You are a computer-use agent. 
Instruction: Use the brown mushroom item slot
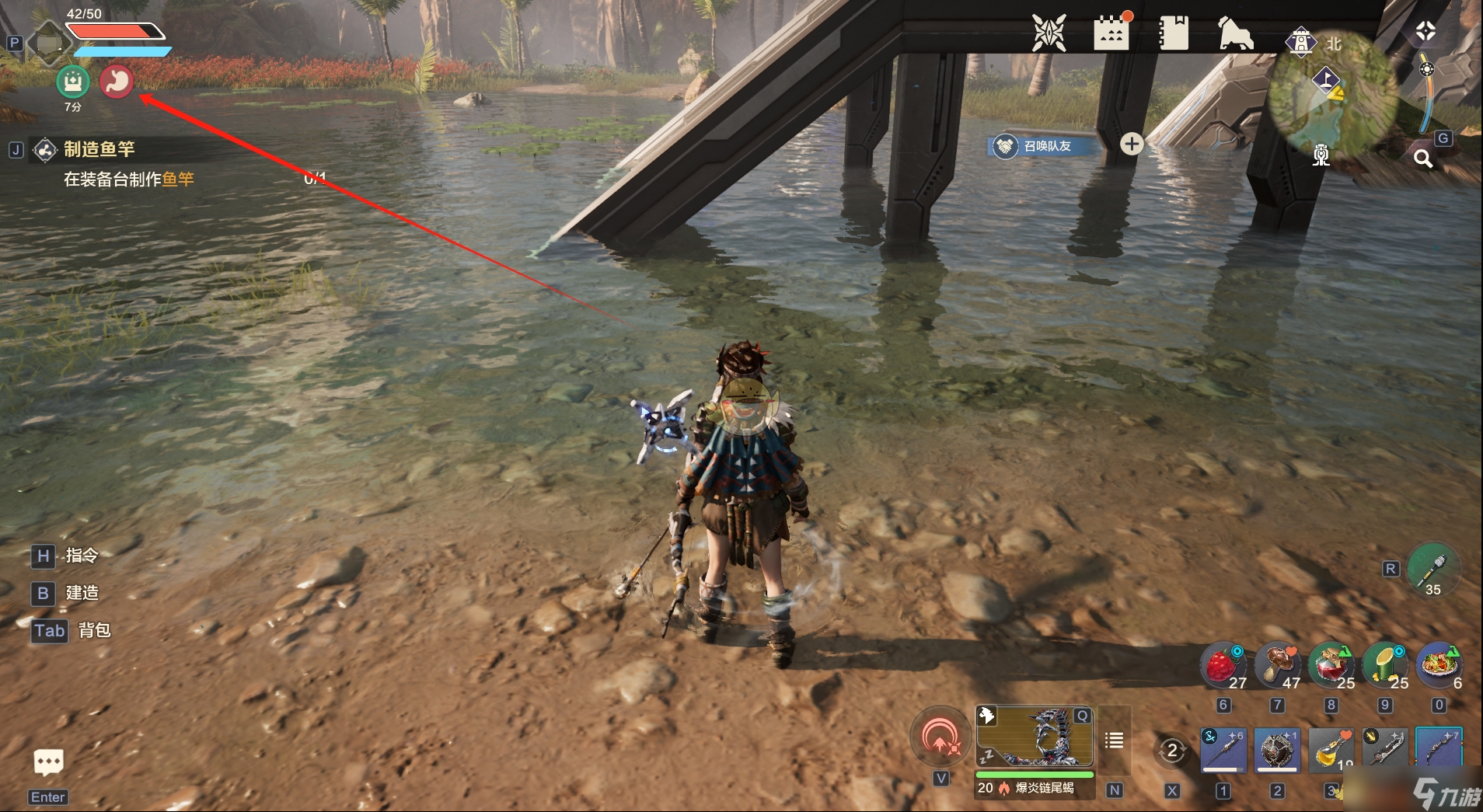click(x=1277, y=667)
